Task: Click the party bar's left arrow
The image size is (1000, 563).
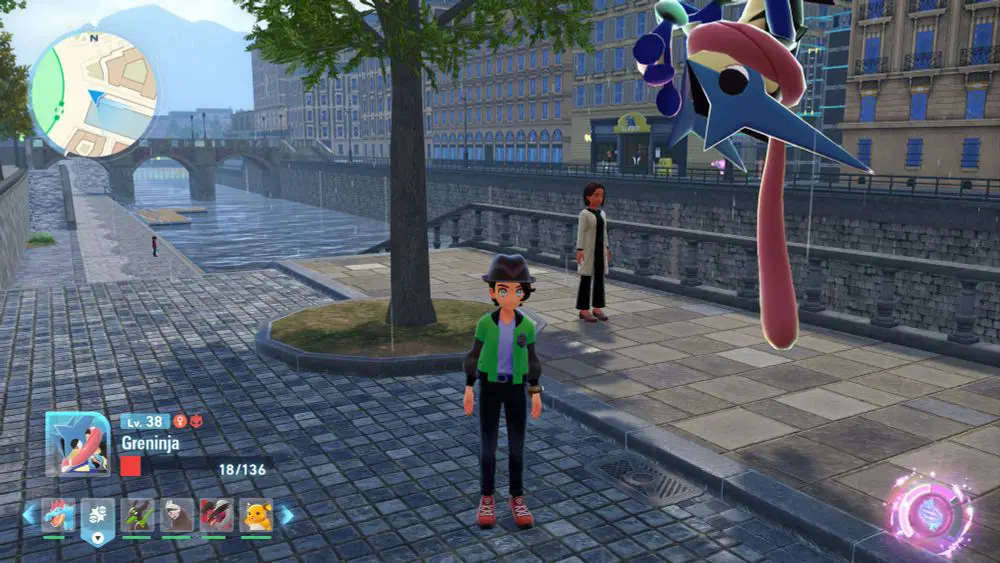Action: click(x=29, y=515)
